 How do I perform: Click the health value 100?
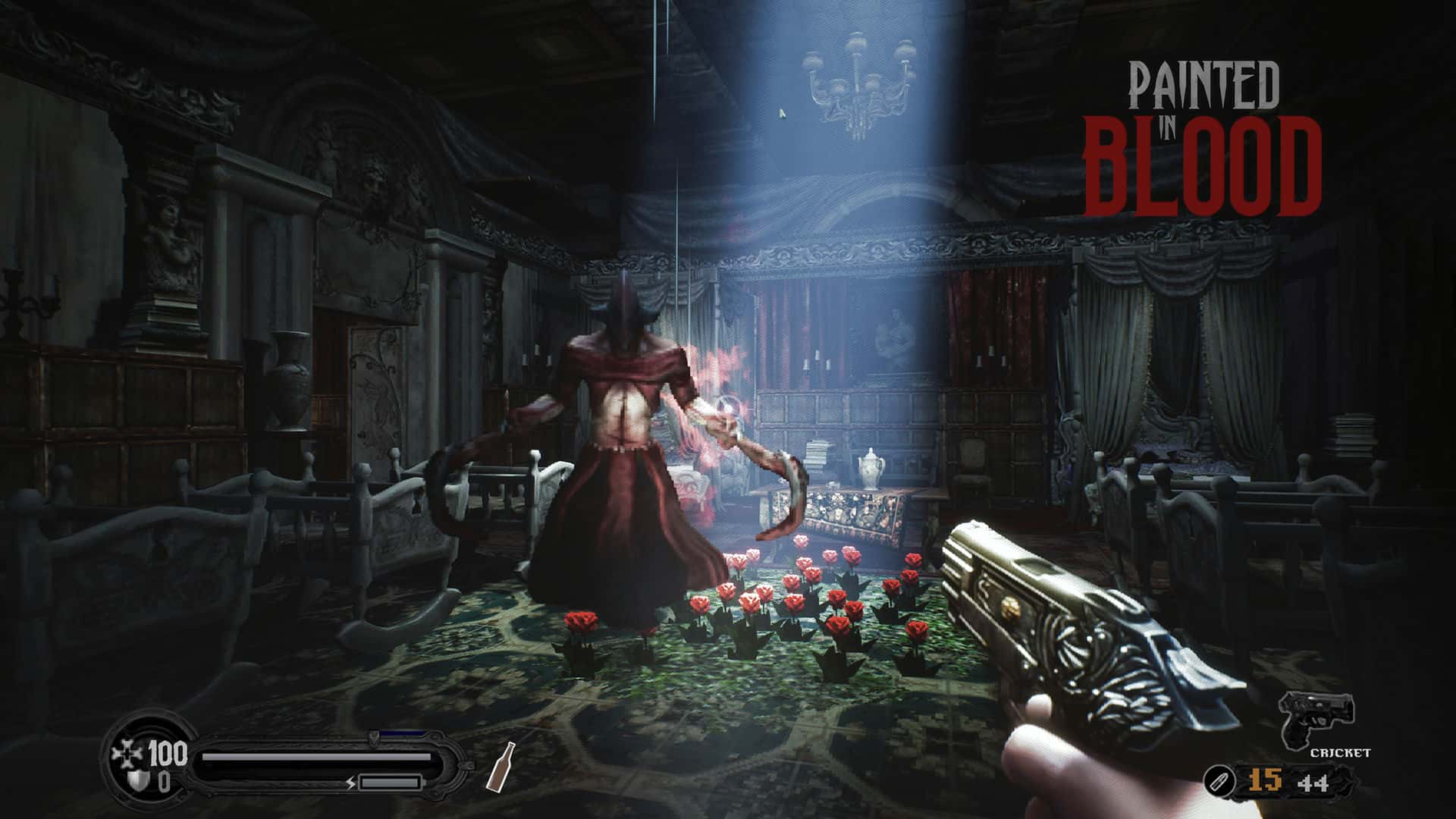point(168,754)
